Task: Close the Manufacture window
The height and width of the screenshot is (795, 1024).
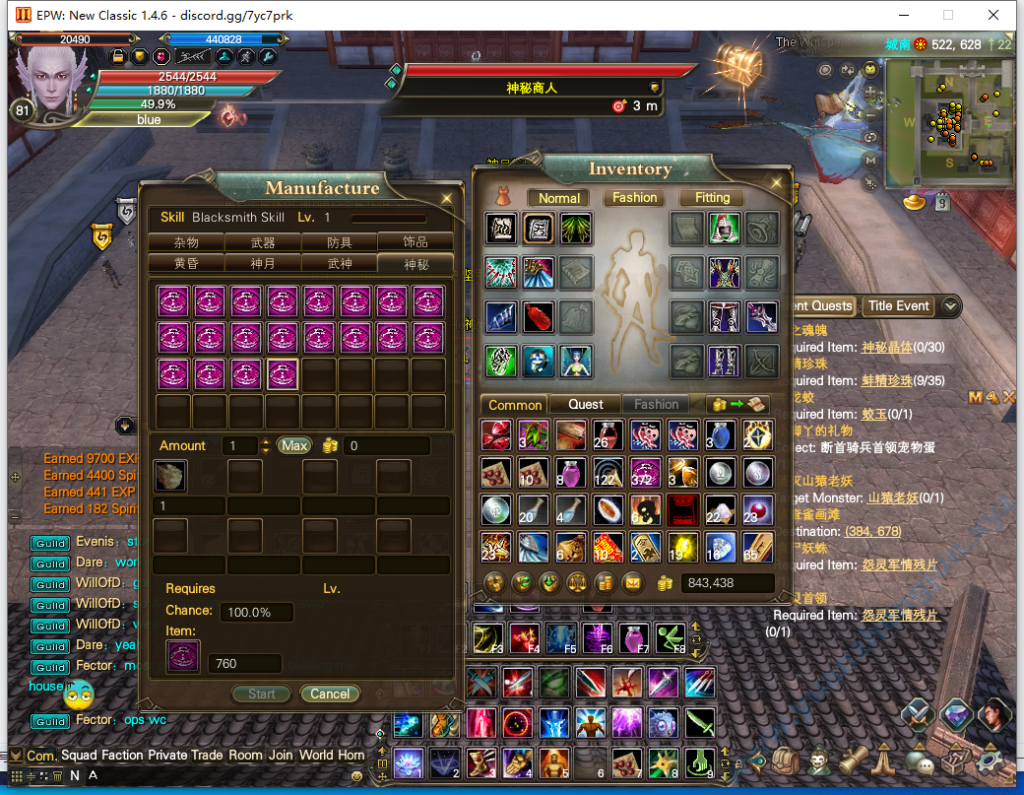Action: (447, 199)
